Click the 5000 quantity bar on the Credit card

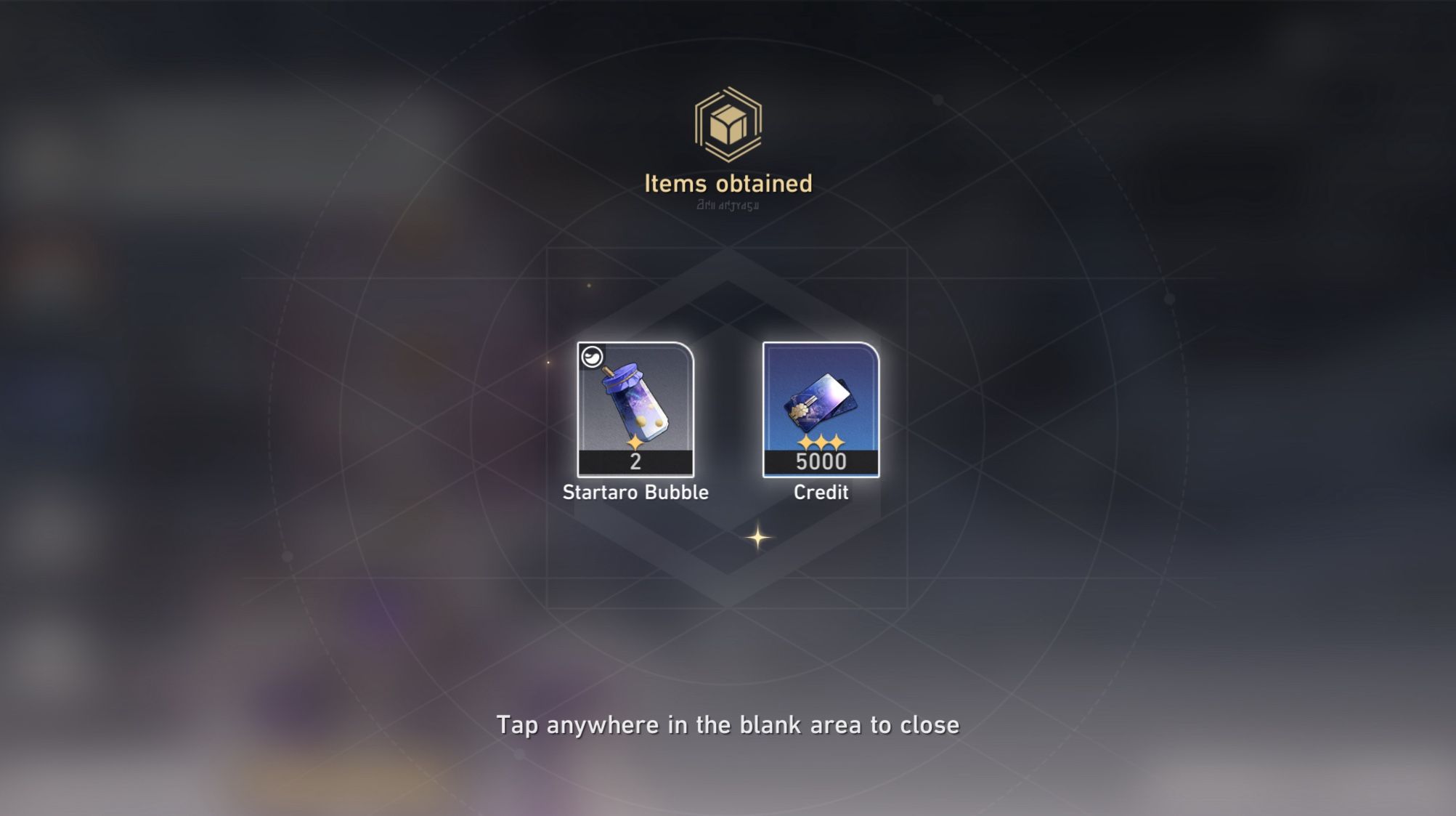[x=821, y=462]
